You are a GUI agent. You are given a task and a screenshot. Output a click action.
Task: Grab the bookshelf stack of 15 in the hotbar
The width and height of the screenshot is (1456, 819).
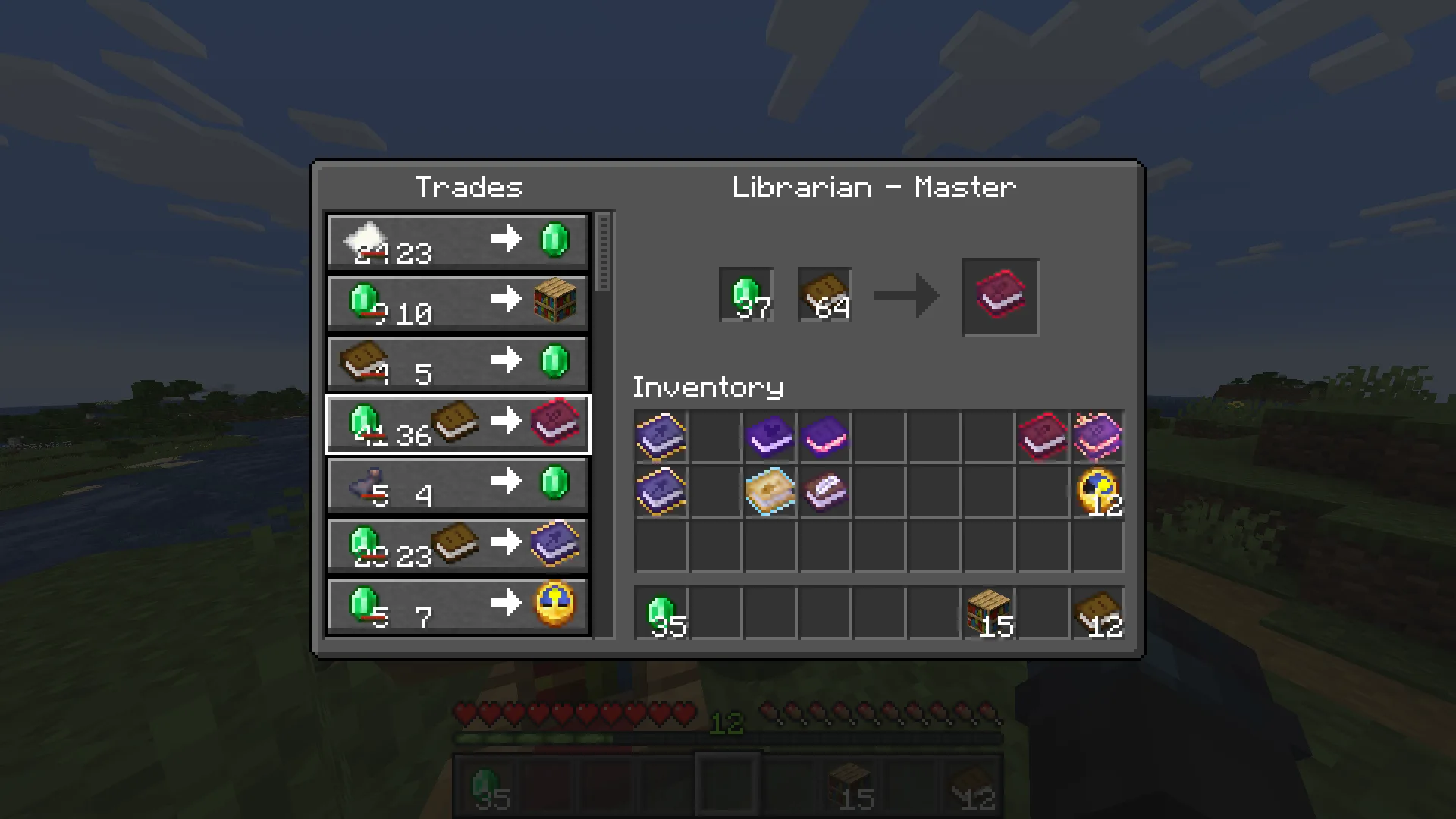(x=989, y=614)
